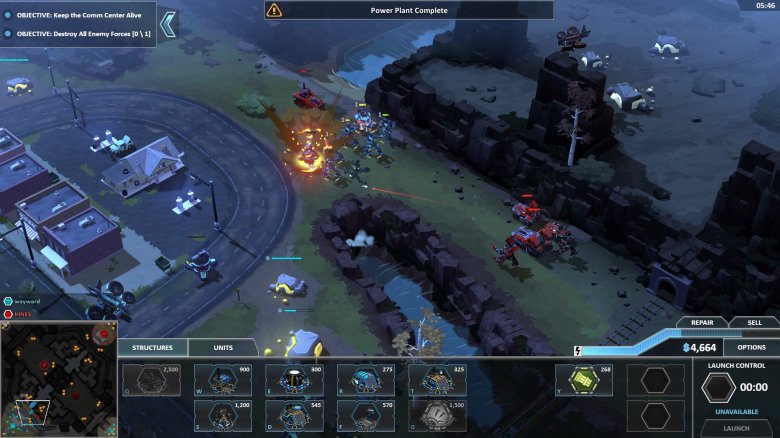This screenshot has width=780, height=438.
Task: Click the Launch button in Launch Control
Action: coord(735,427)
